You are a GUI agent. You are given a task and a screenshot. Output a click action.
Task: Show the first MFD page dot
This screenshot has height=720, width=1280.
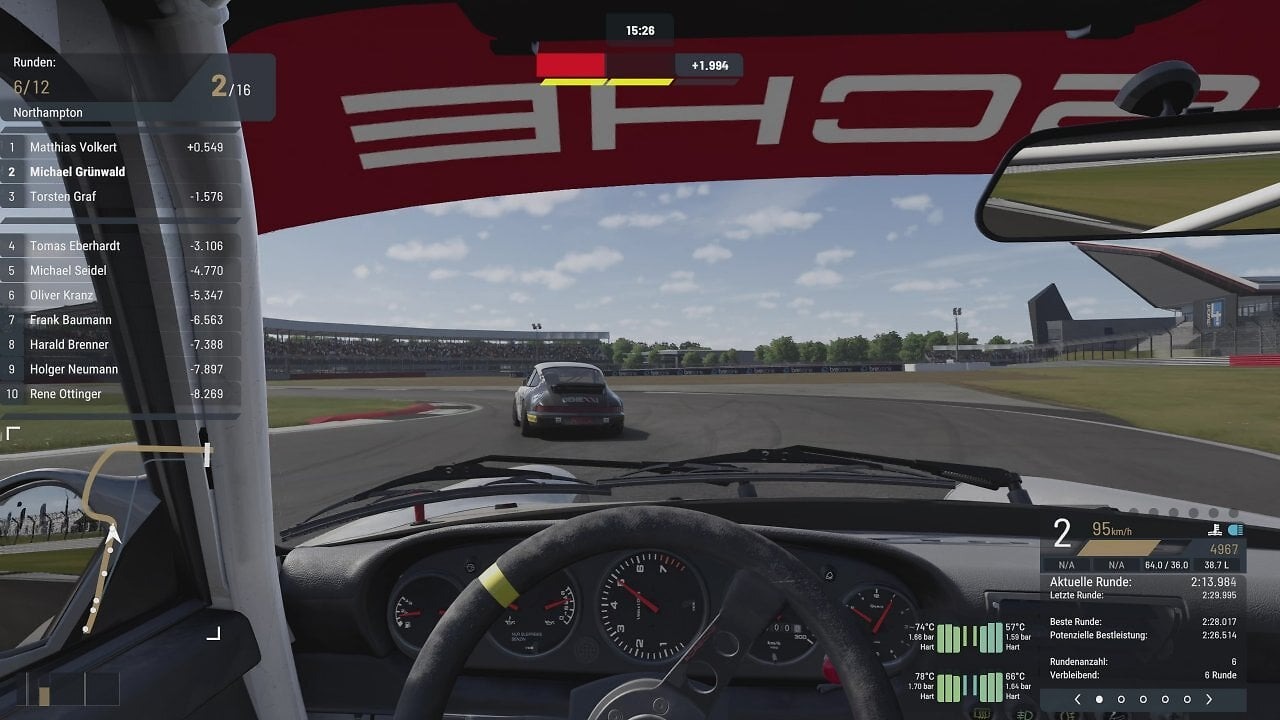[x=1099, y=699]
